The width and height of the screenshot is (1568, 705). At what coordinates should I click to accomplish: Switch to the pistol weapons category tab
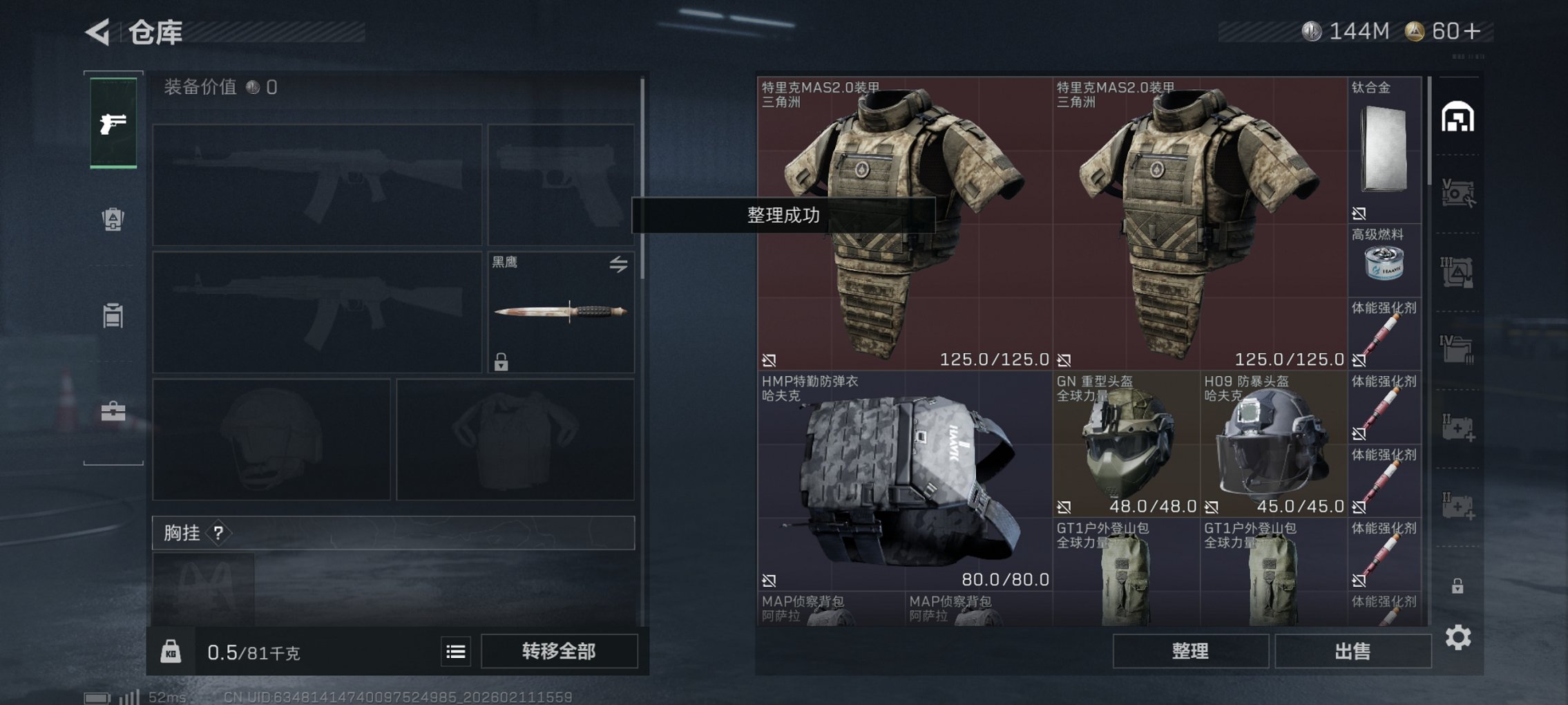coord(113,124)
